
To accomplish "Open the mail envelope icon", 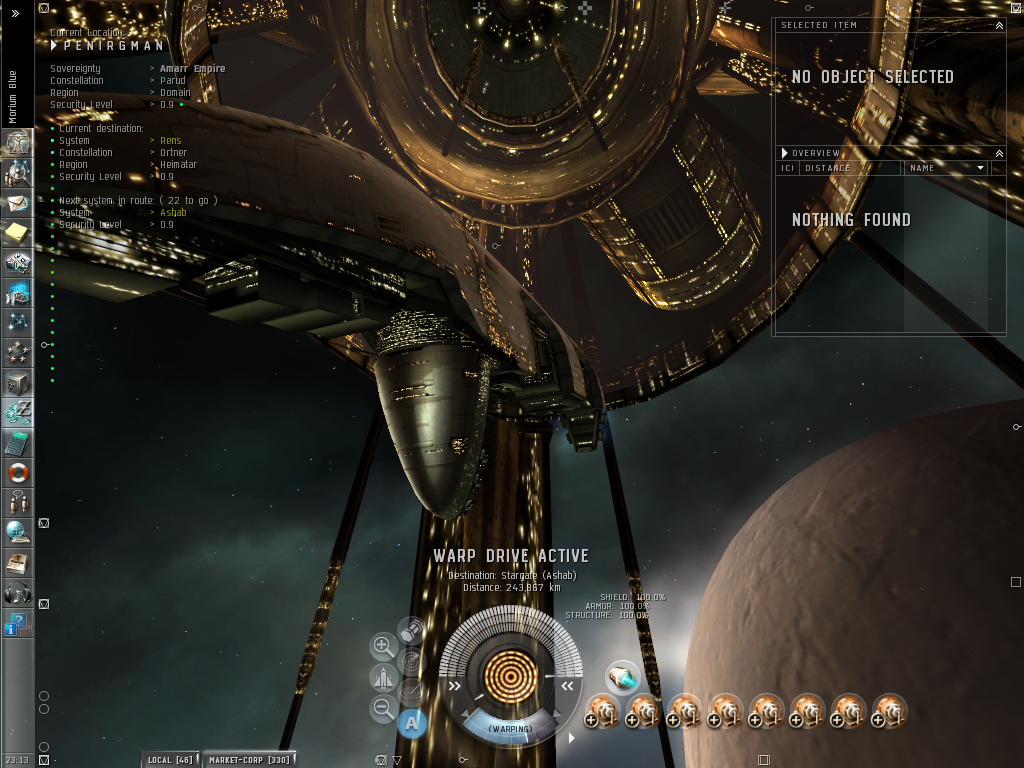I will coord(17,203).
